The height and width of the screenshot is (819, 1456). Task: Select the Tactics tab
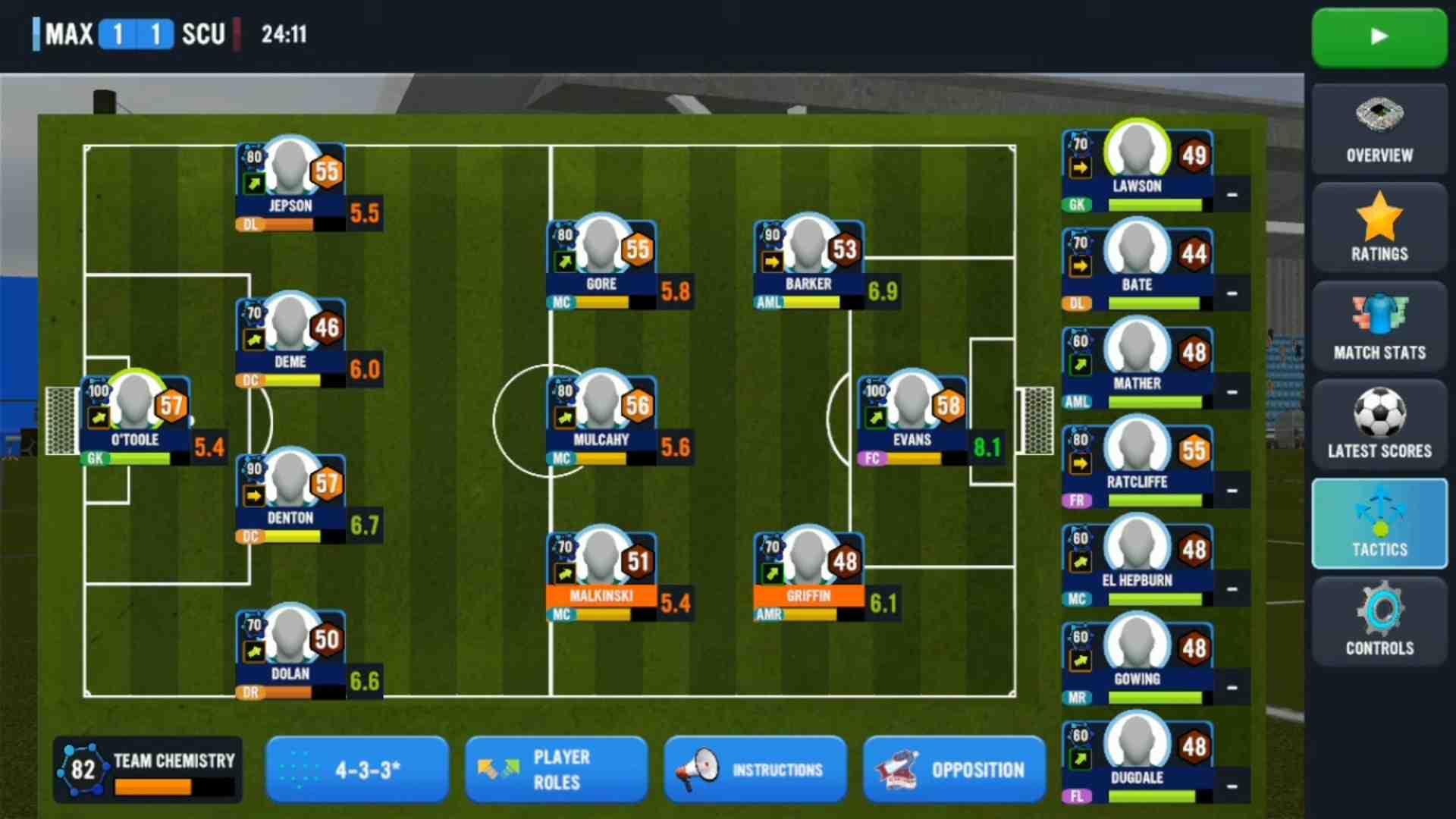(x=1379, y=525)
